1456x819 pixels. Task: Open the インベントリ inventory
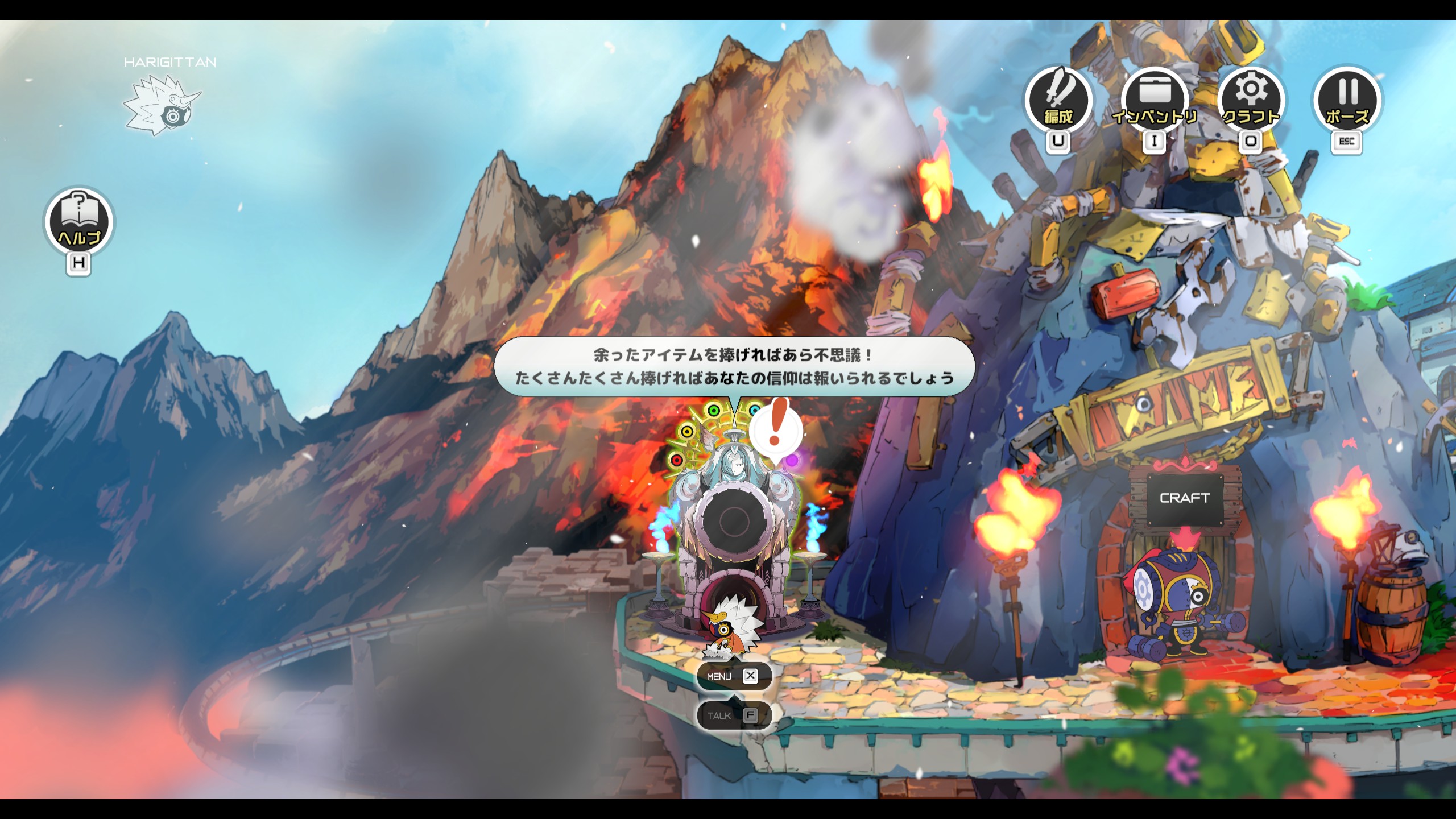[1155, 101]
